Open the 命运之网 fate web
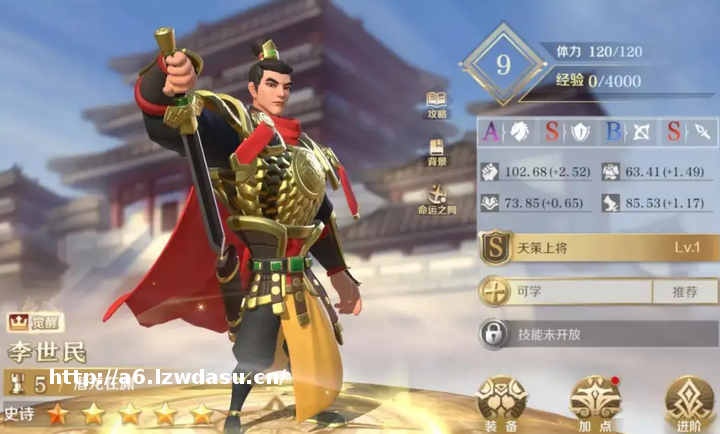 pos(437,199)
